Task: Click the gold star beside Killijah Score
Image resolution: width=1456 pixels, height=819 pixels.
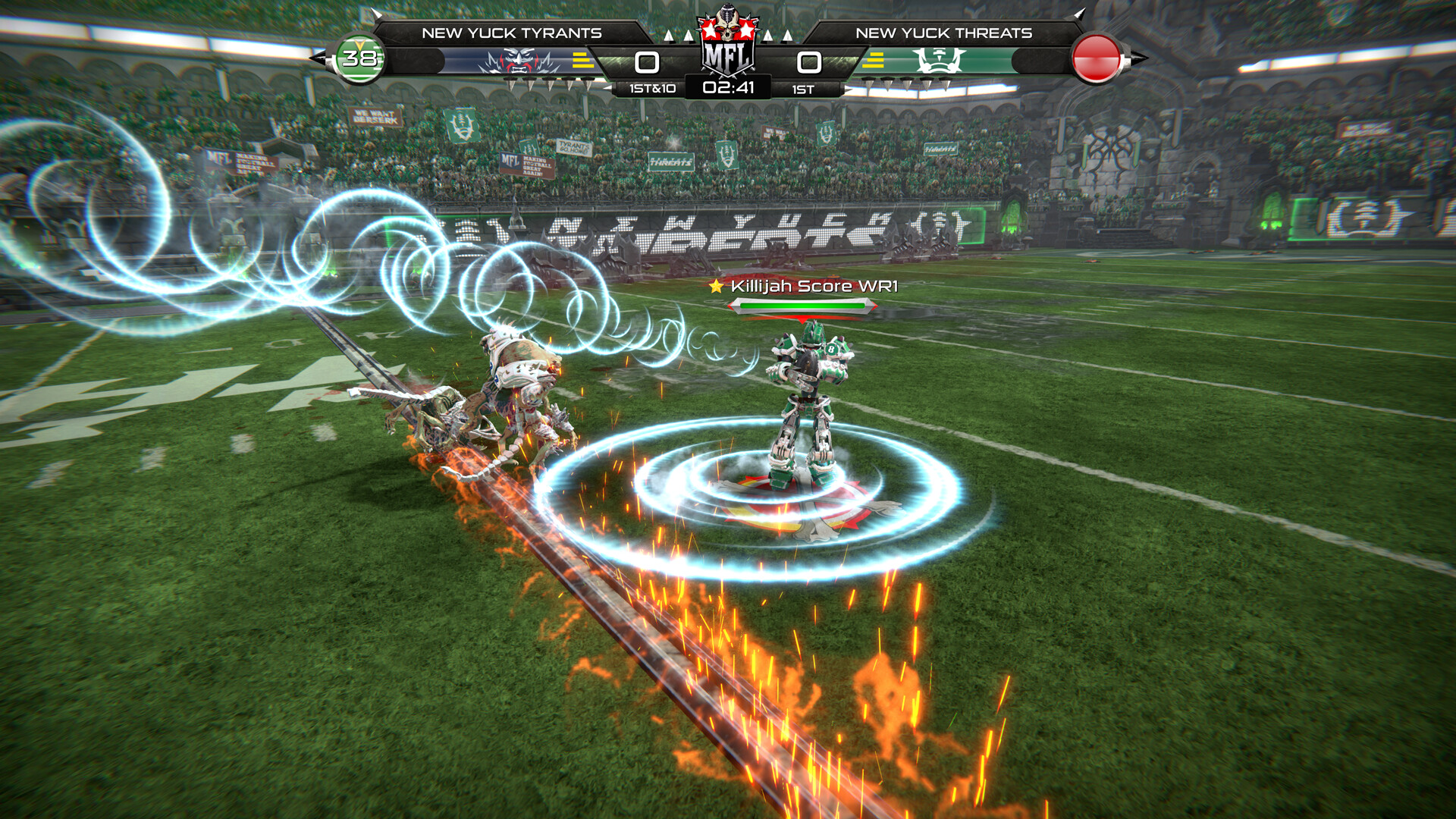Action: coord(716,287)
